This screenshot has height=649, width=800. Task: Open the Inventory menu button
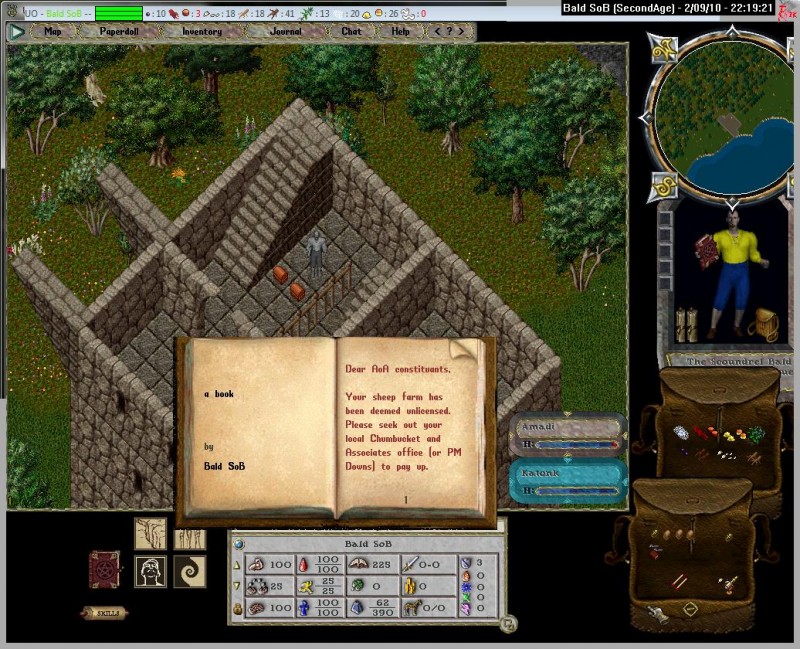[x=201, y=31]
